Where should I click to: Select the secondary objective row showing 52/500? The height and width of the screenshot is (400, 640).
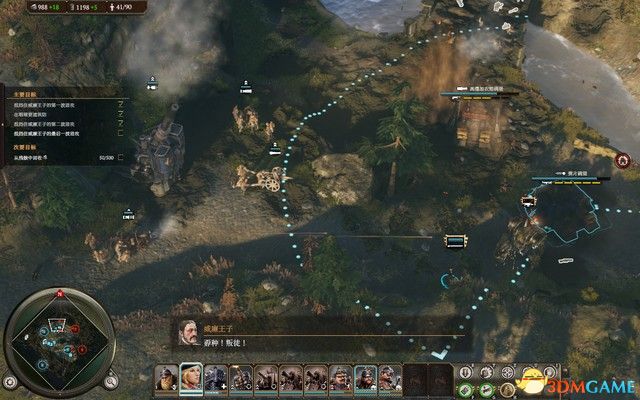tap(62, 157)
